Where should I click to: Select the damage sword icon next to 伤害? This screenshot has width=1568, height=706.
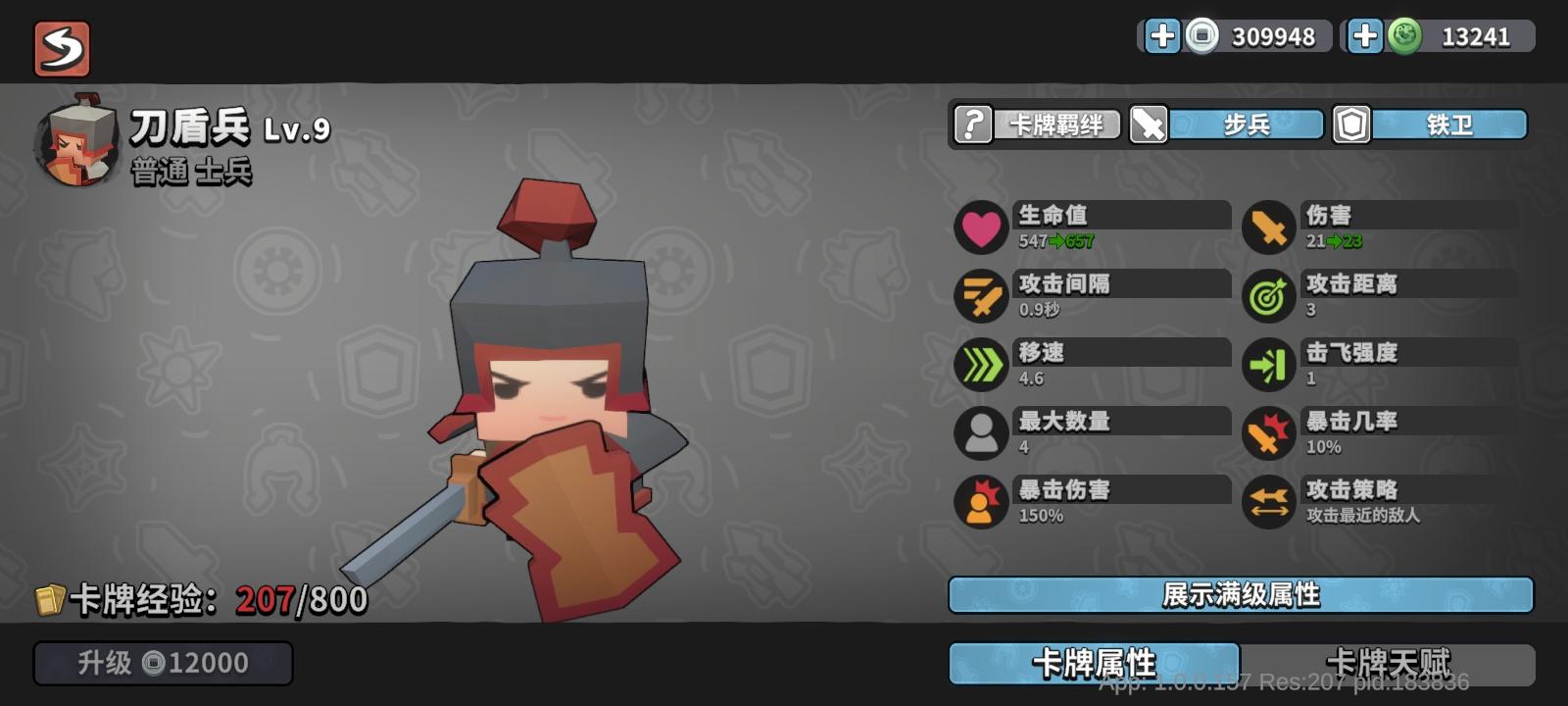[1268, 227]
